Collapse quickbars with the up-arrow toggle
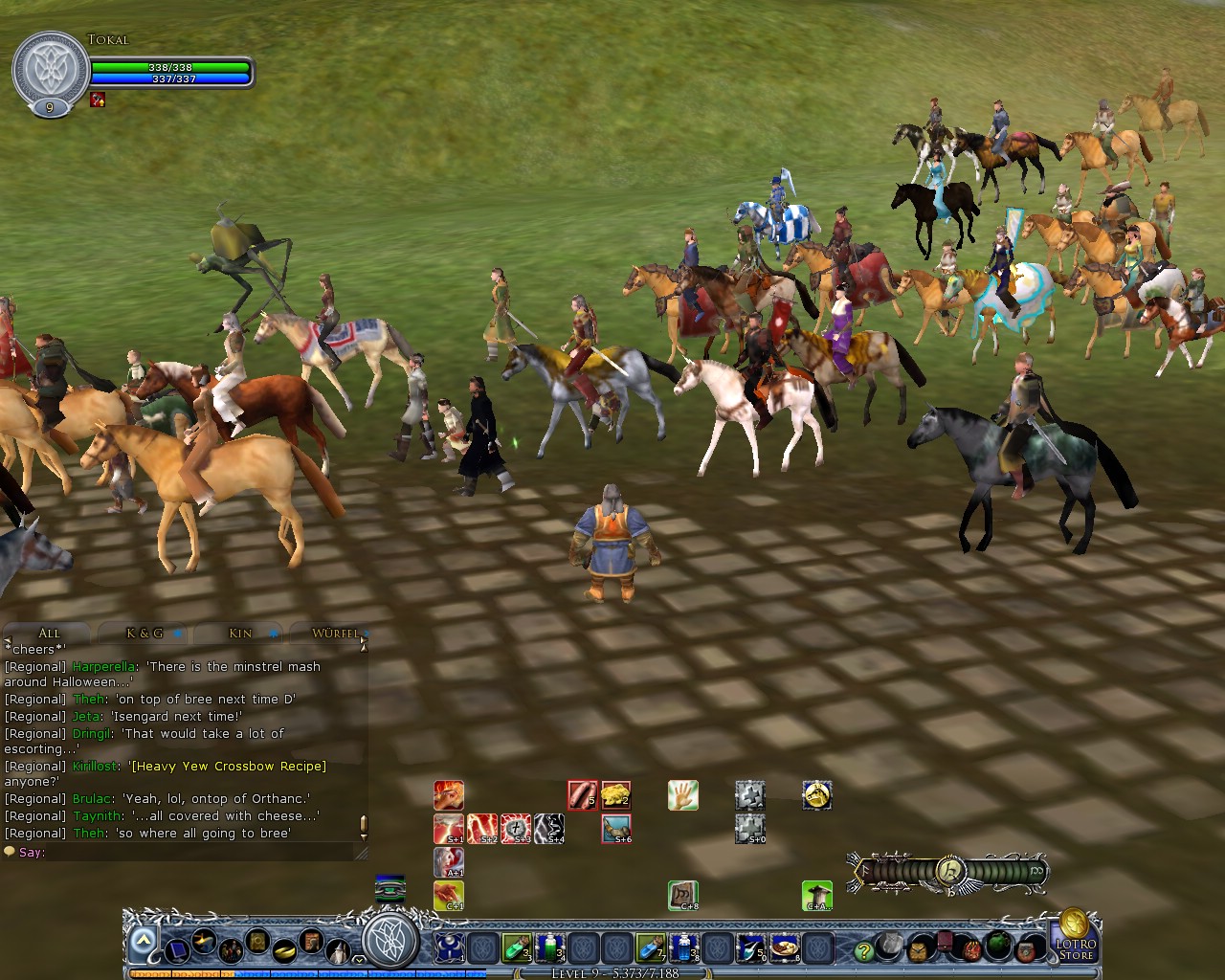The height and width of the screenshot is (980, 1225). click(x=142, y=939)
